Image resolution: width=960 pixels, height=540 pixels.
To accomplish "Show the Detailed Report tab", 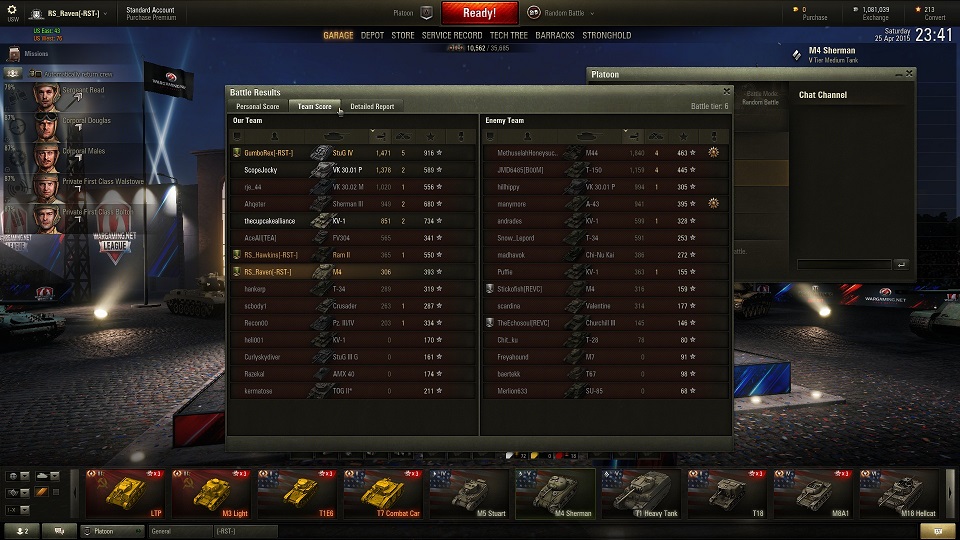I will 372,106.
